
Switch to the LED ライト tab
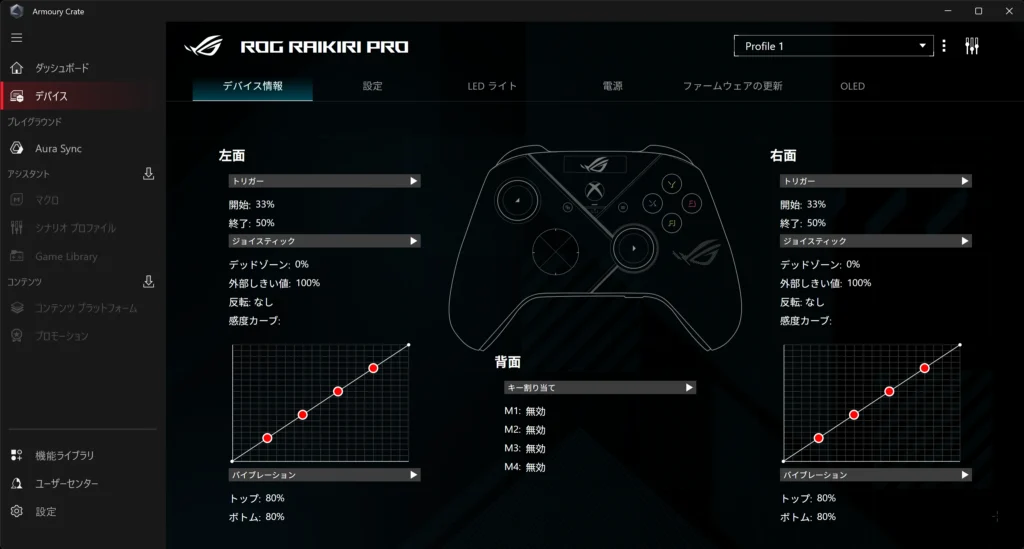(x=492, y=86)
